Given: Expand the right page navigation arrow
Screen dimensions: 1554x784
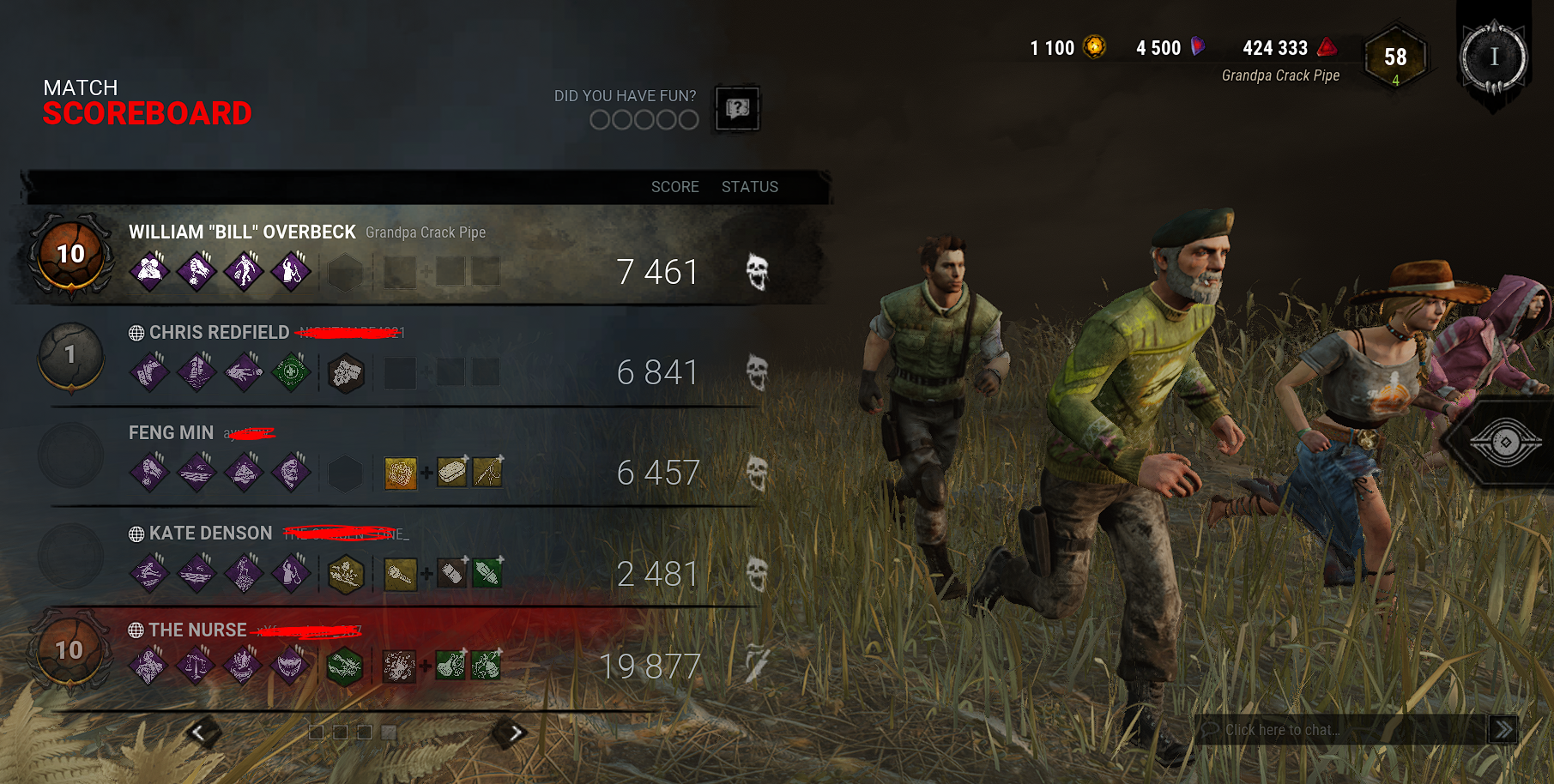Looking at the screenshot, I should coord(516,731).
